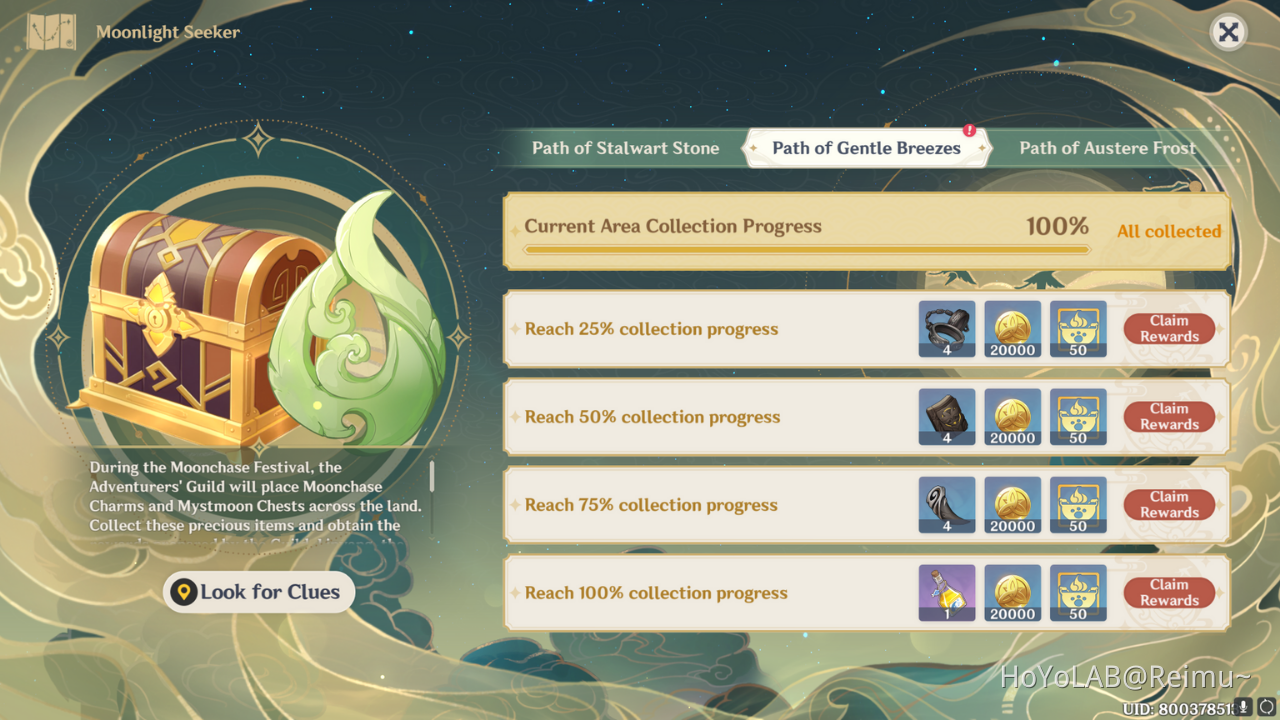Select the Path of Gentle Breezes tab
This screenshot has height=720, width=1280.
[x=866, y=147]
